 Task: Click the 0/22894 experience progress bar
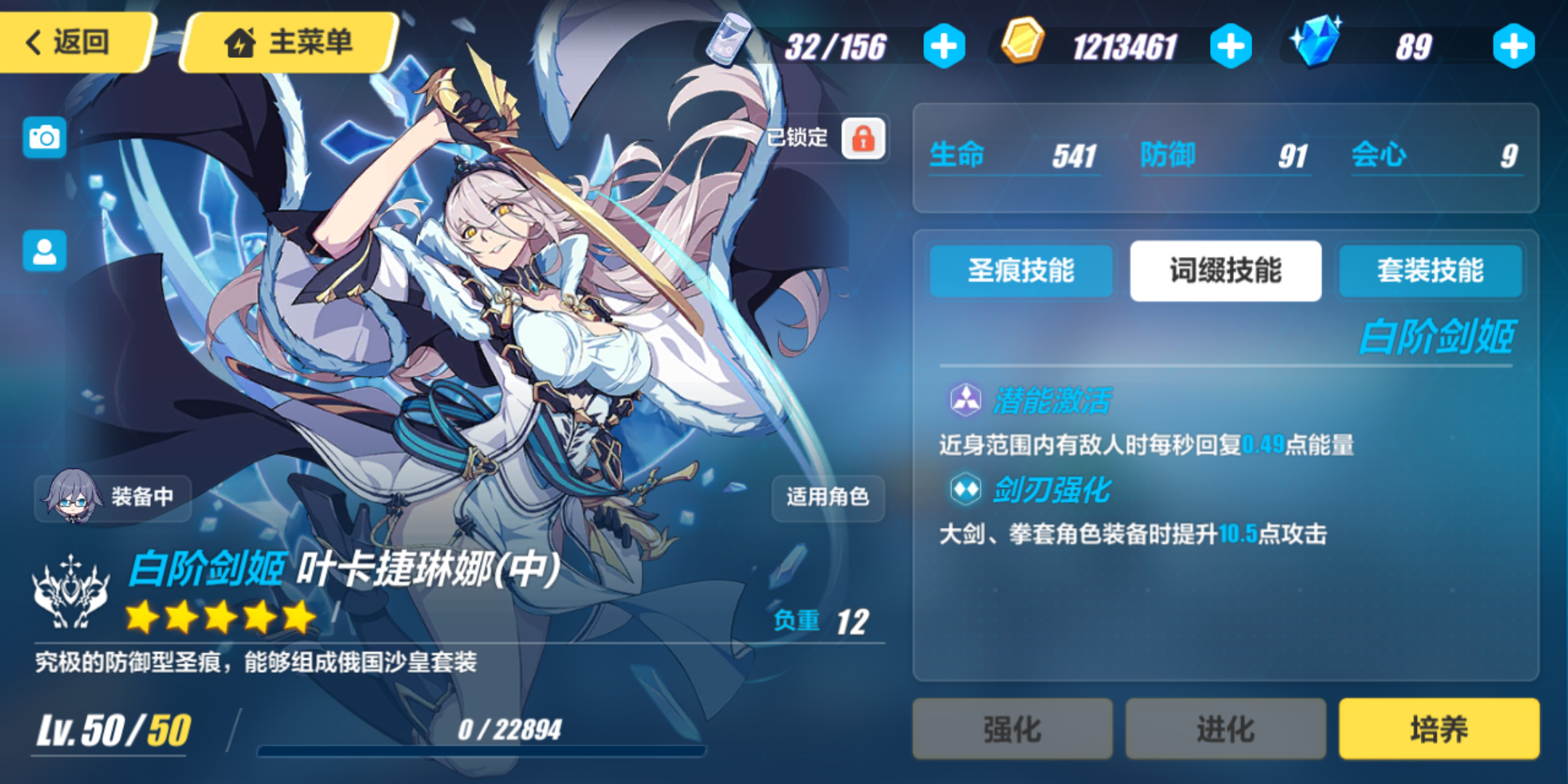tap(494, 738)
